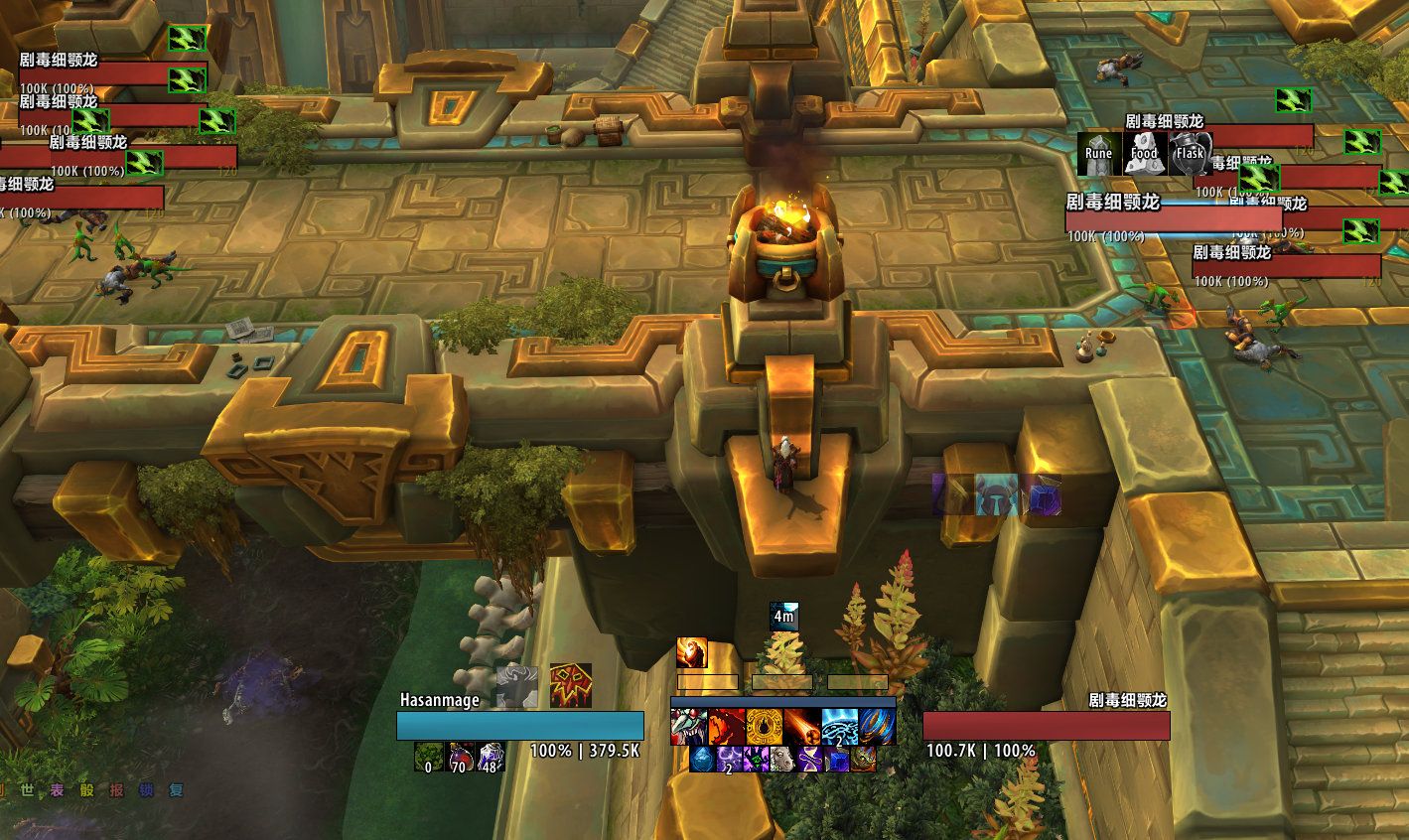Click the tome icon with 48 count
Image resolution: width=1409 pixels, height=840 pixels.
(492, 758)
